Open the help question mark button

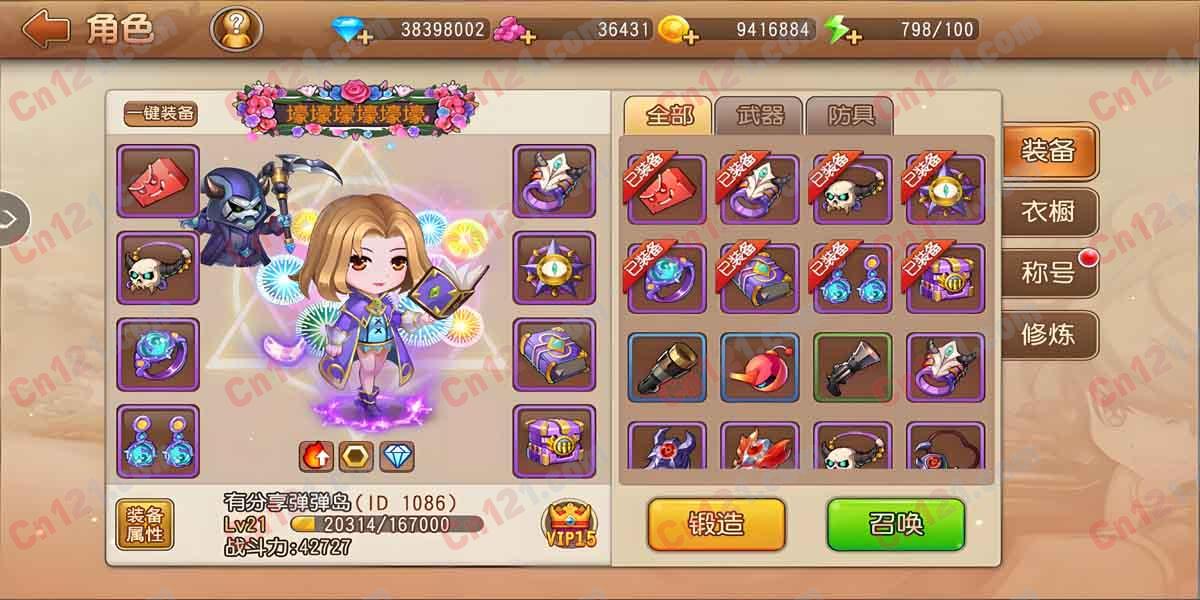point(236,29)
